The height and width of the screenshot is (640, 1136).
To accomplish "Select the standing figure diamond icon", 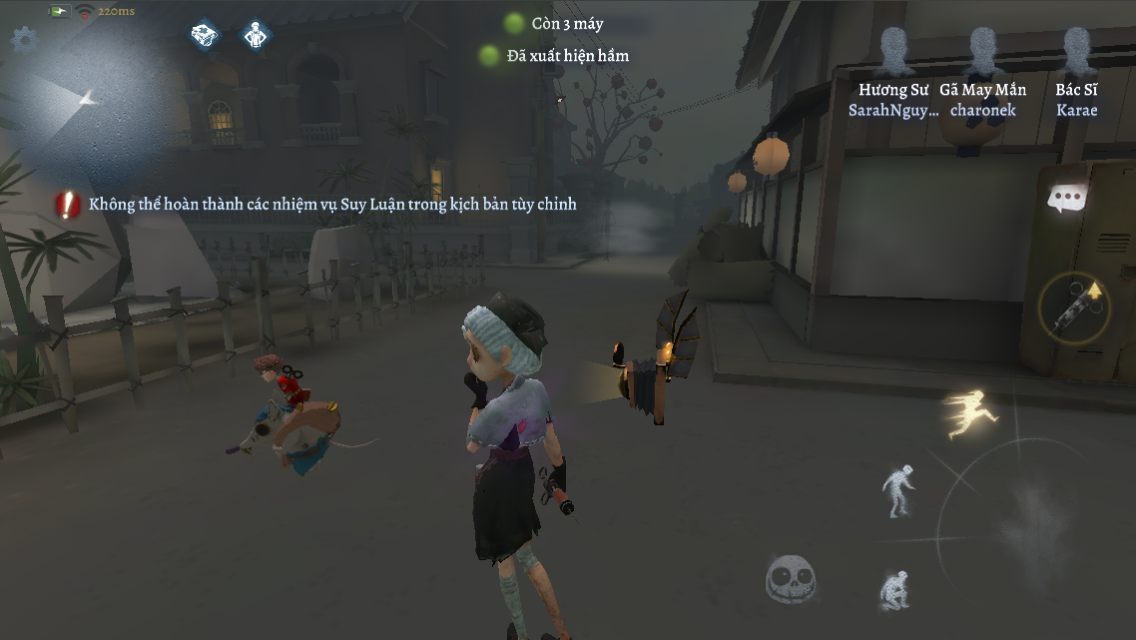I will [256, 36].
